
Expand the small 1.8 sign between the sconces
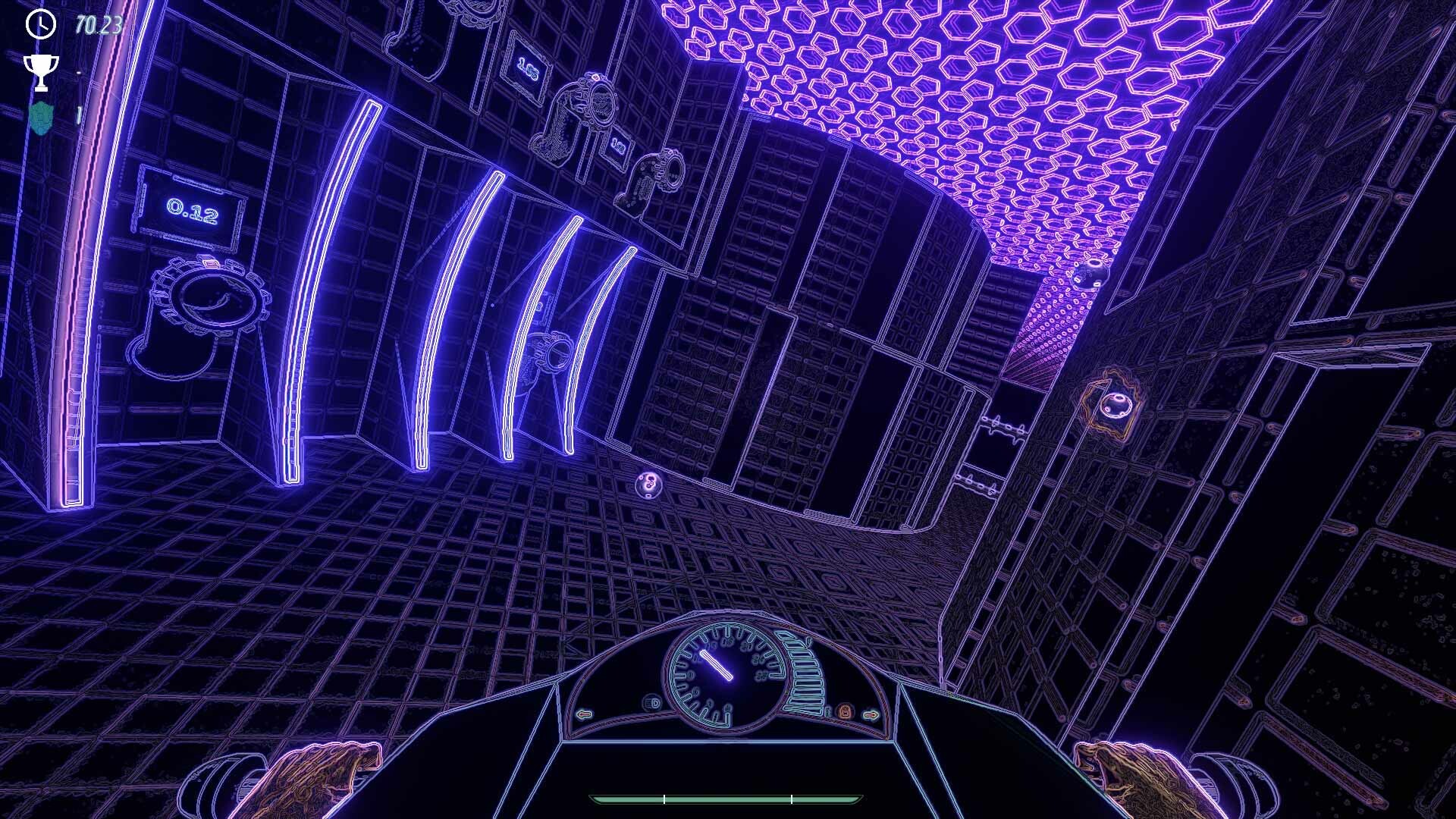click(x=617, y=144)
